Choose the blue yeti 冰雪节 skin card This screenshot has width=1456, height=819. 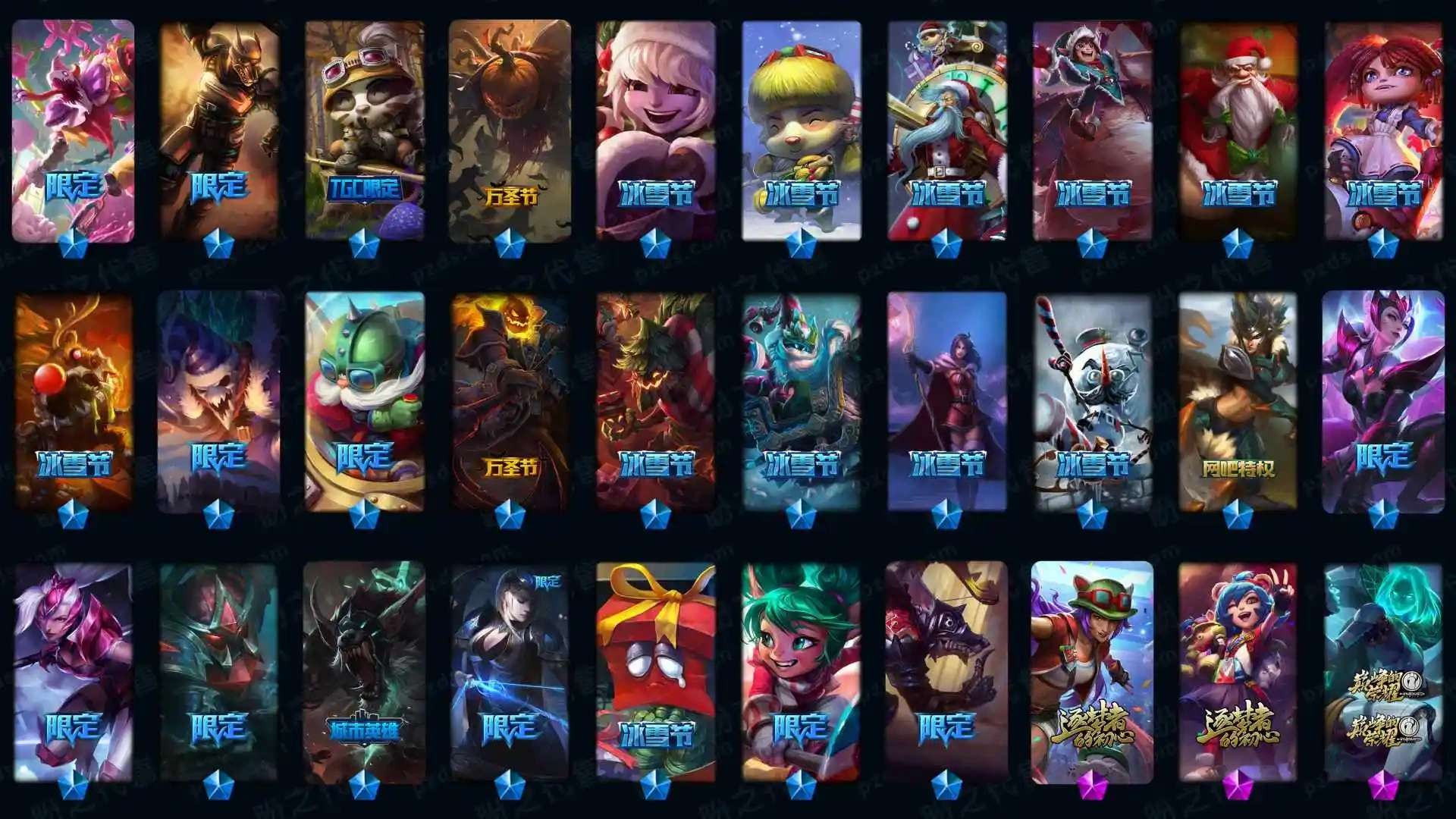pyautogui.click(x=802, y=402)
